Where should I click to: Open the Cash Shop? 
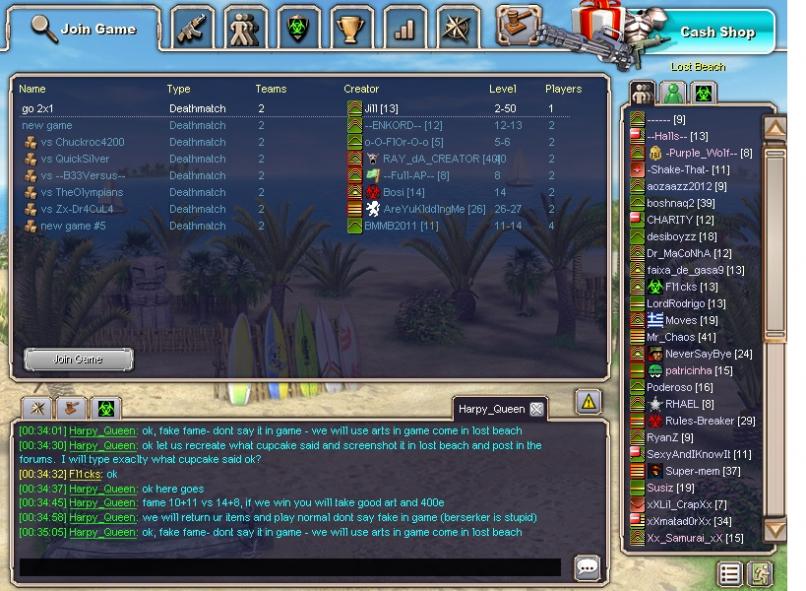716,32
